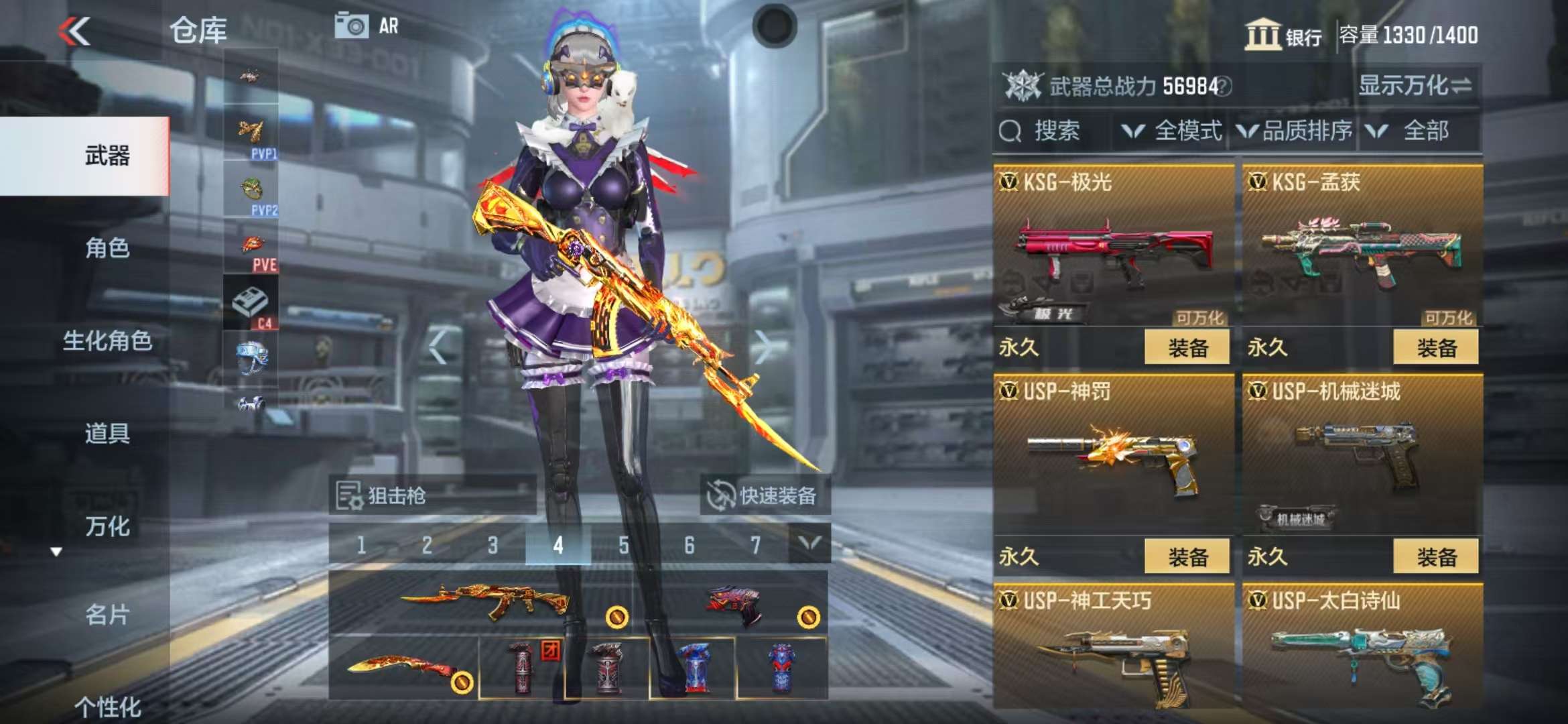
Task: Go back using the double arrow button
Action: pos(74,32)
